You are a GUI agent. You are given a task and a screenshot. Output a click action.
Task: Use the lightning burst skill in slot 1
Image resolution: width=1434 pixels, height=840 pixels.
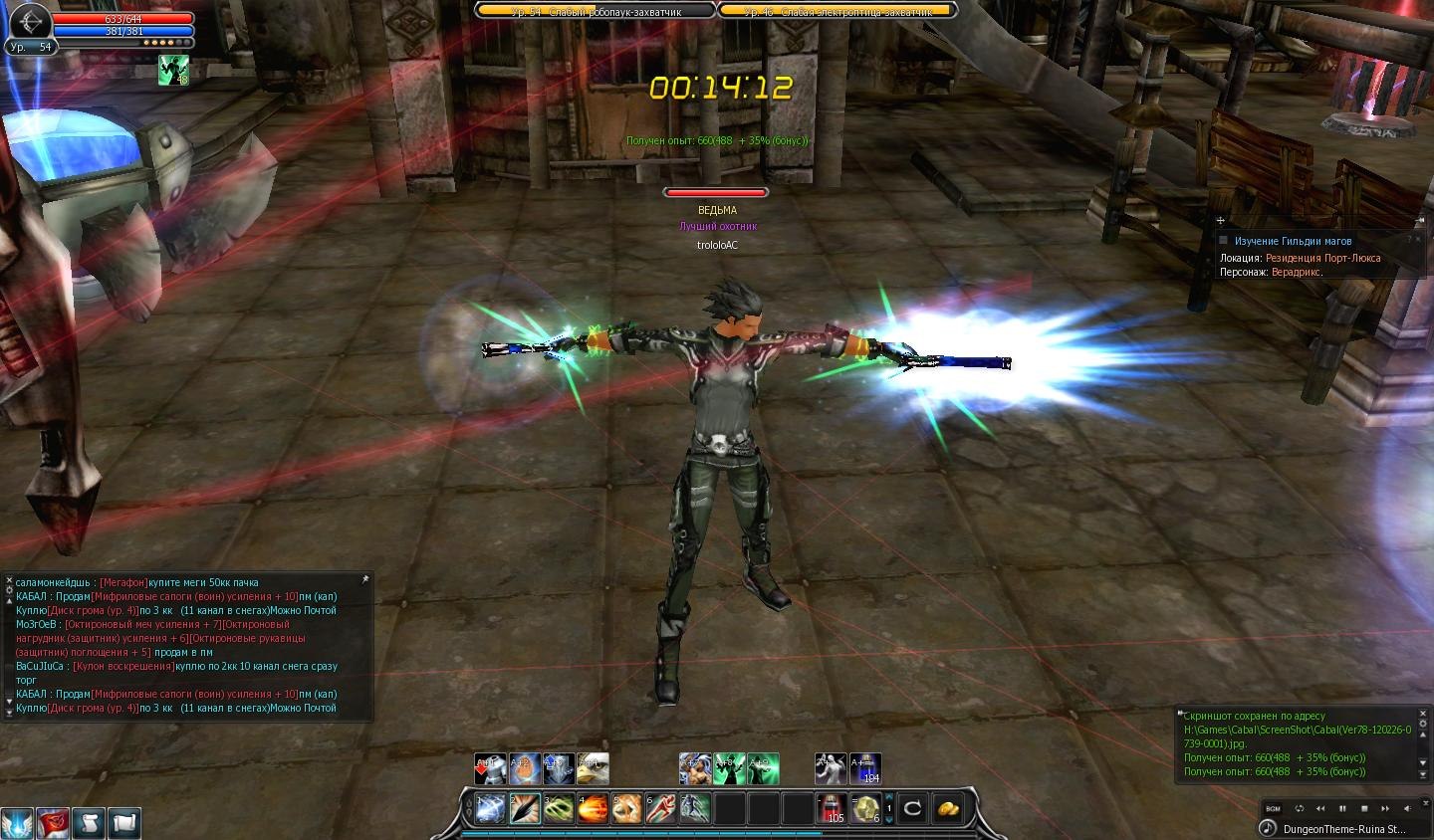(x=490, y=808)
